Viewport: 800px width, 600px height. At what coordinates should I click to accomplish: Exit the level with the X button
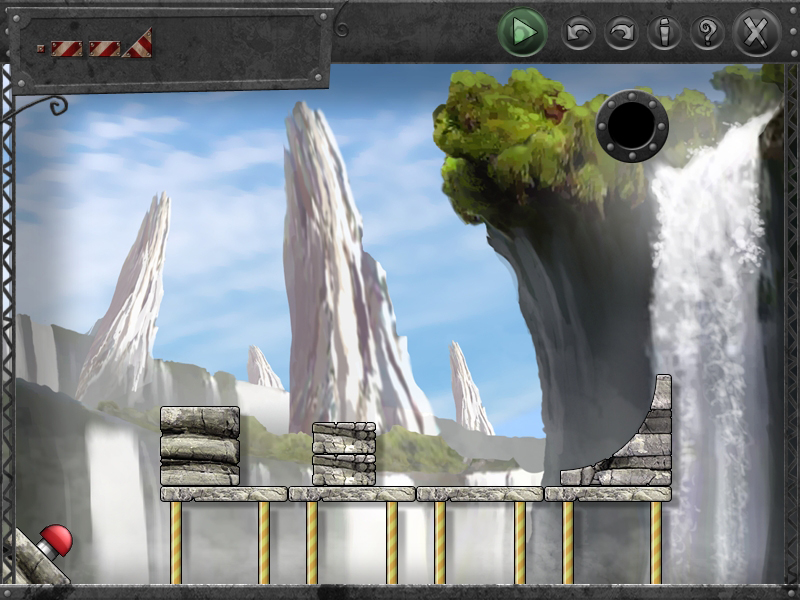(757, 33)
